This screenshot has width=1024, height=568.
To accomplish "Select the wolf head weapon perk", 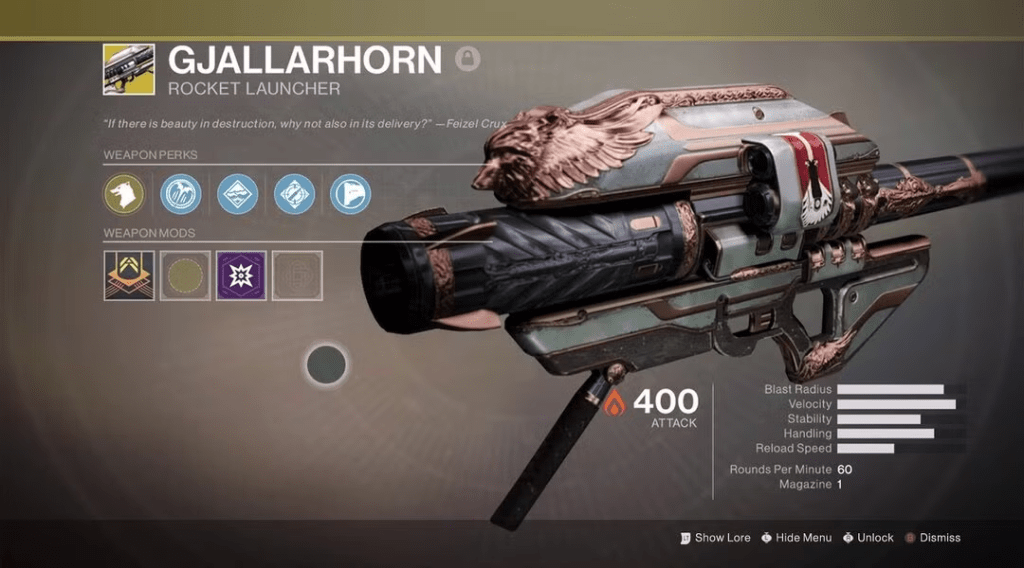I will tap(125, 194).
